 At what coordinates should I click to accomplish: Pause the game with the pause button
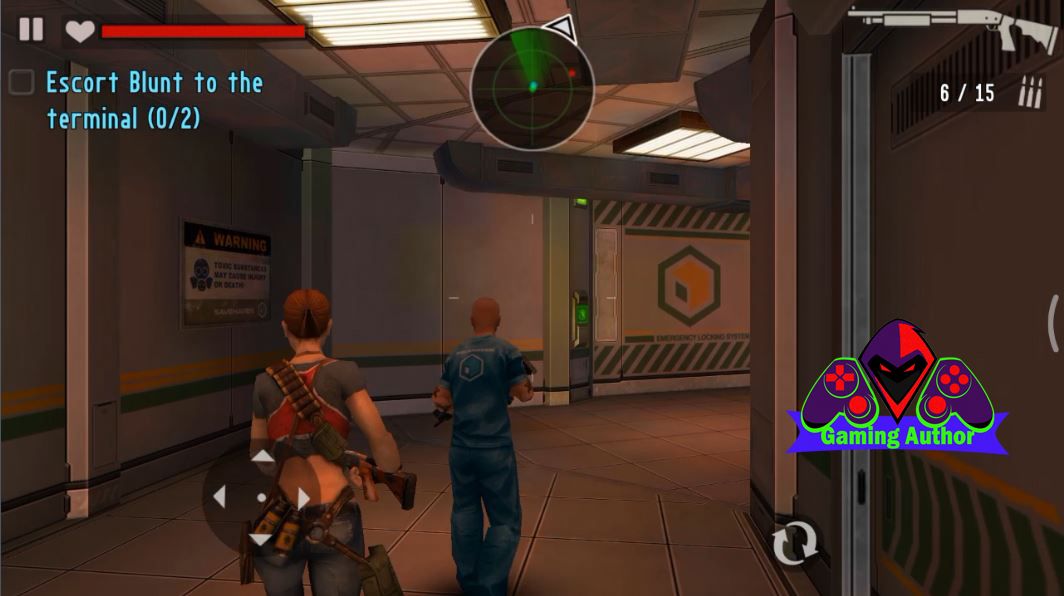point(31,29)
